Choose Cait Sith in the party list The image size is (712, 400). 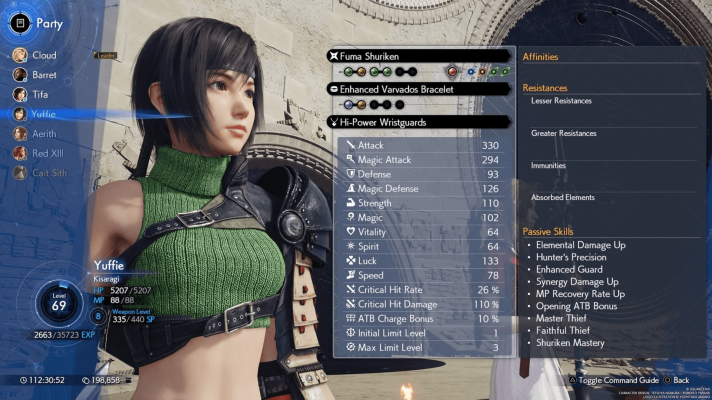pos(47,172)
